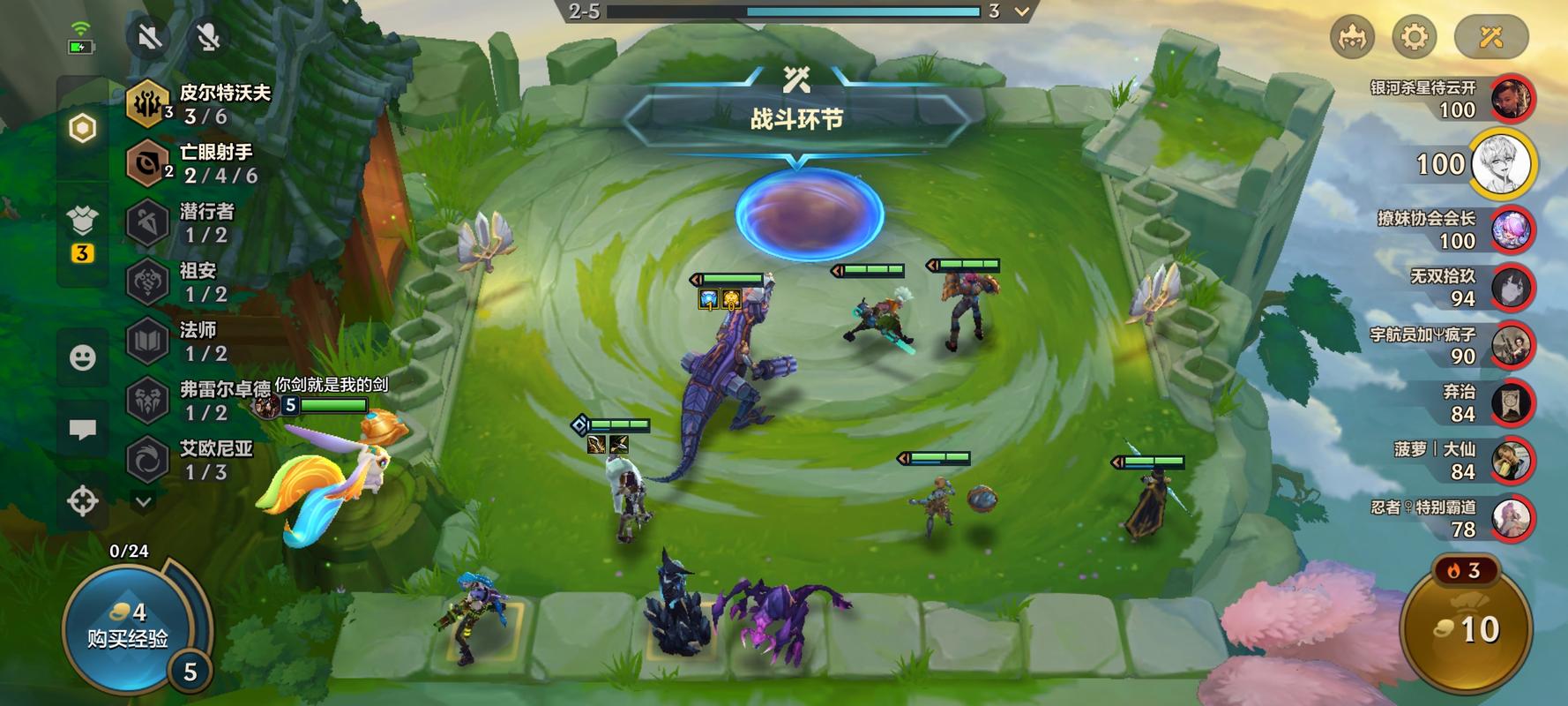Select the hexagon traits tab
Screen dimensions: 1568x706
[82, 129]
